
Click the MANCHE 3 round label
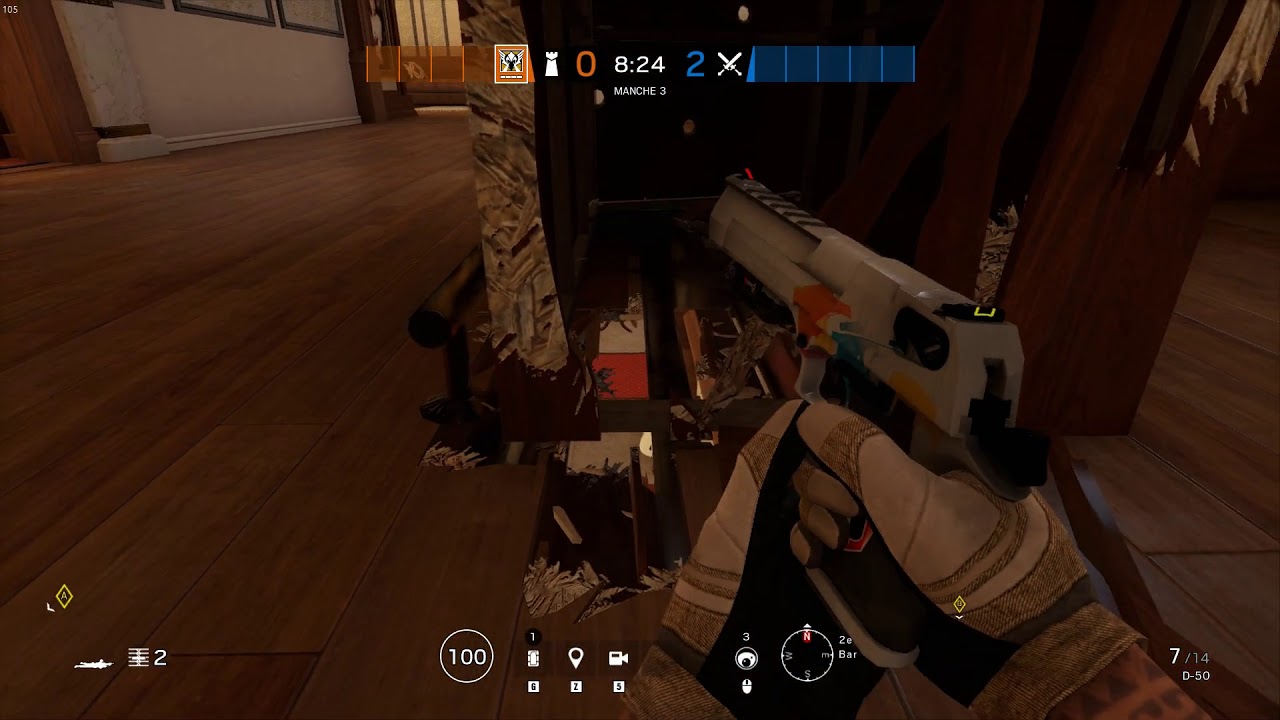(x=640, y=90)
